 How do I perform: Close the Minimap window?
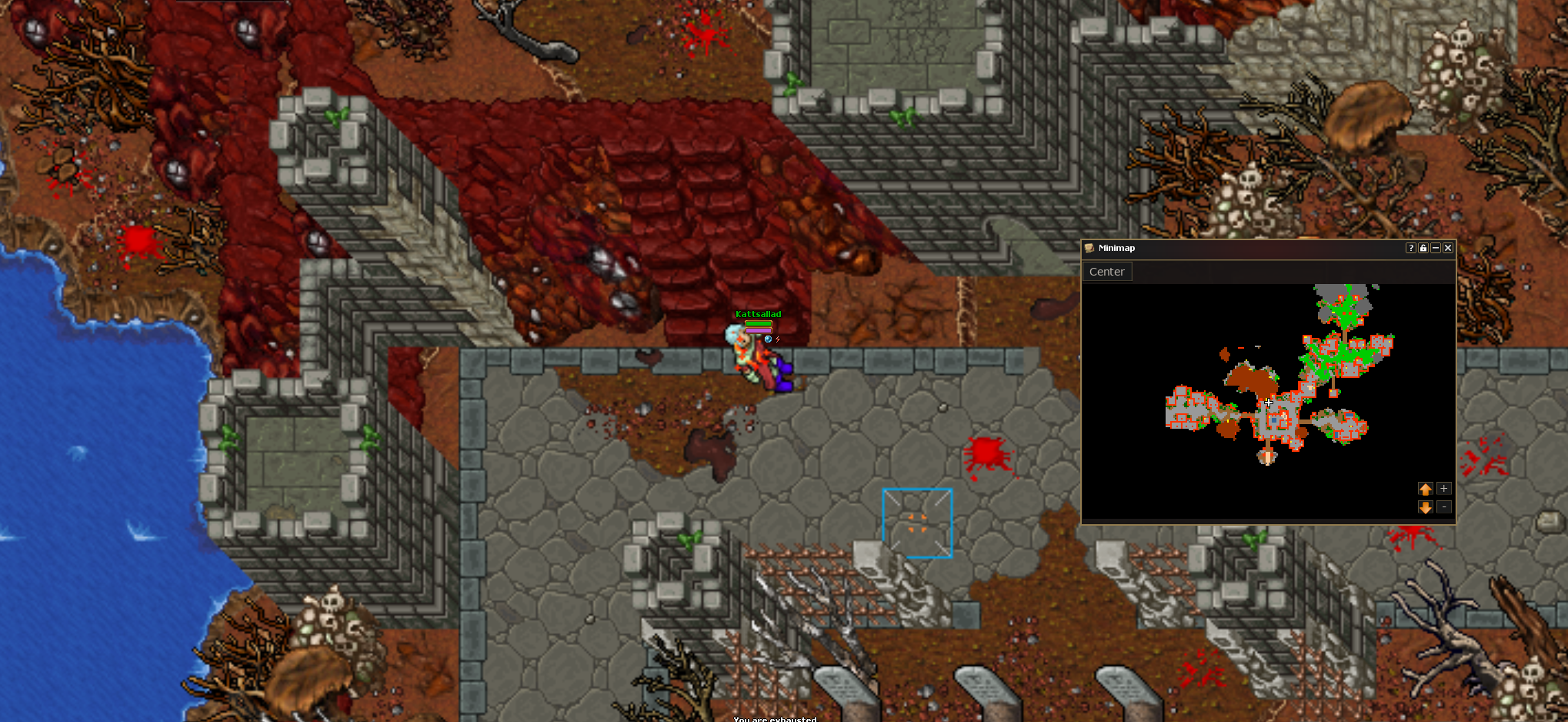click(x=1448, y=248)
